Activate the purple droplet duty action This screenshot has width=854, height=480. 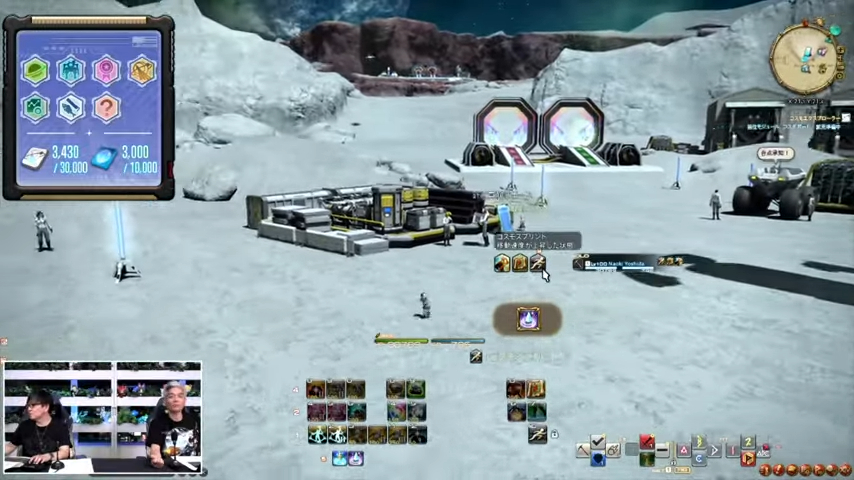click(527, 319)
